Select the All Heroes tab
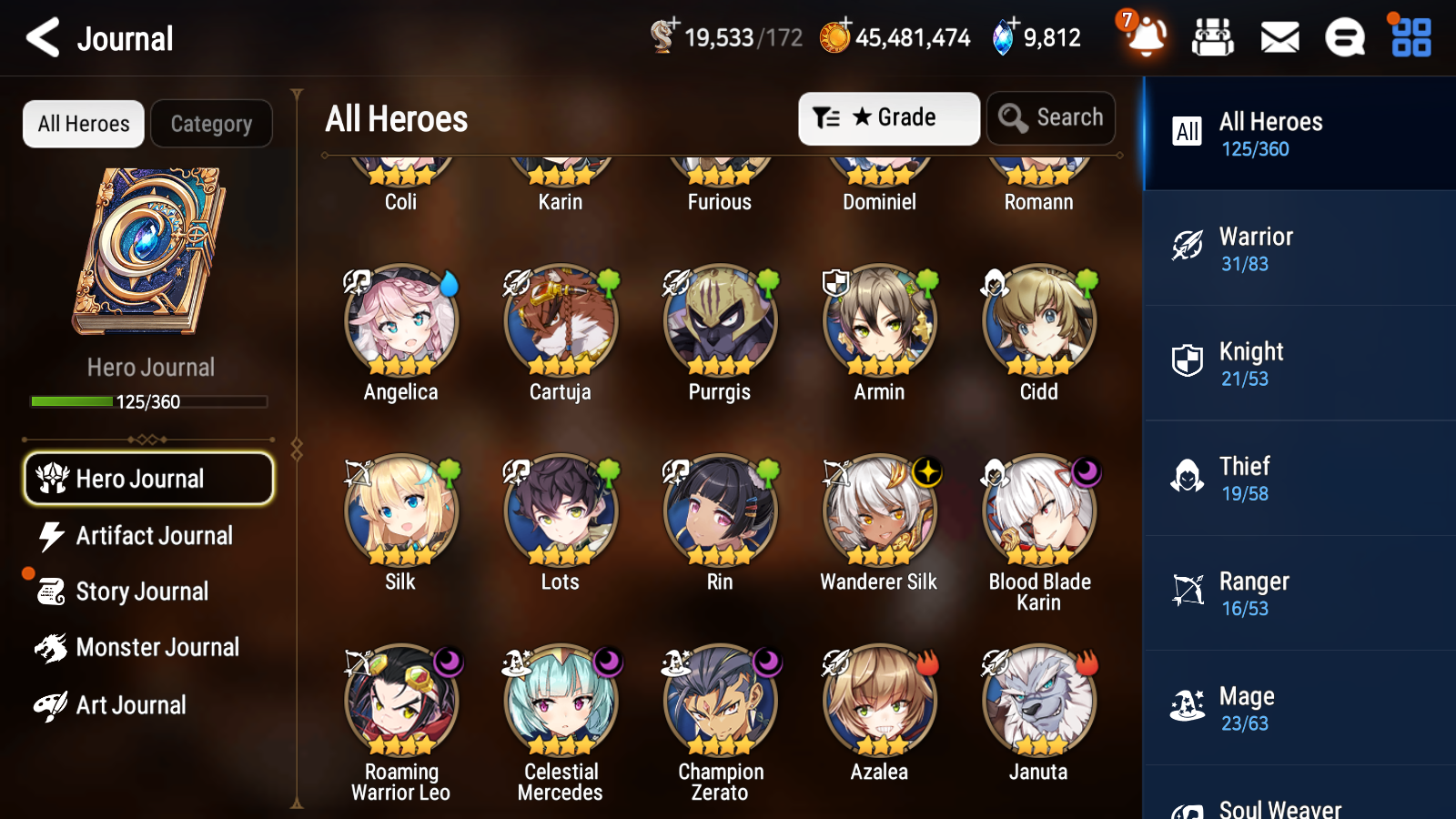1456x819 pixels. point(83,124)
